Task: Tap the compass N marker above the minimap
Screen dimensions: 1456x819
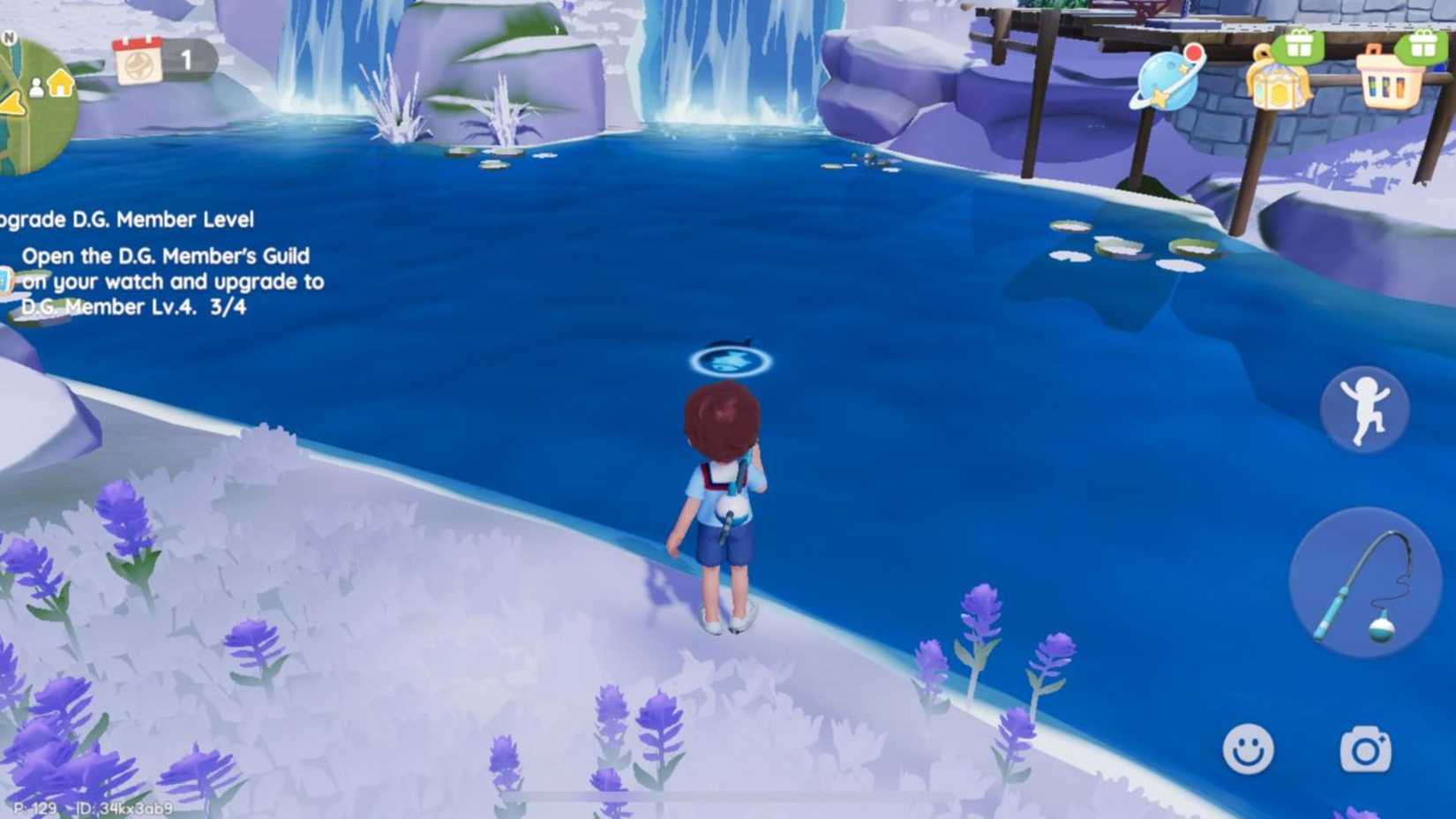Action: 9,36
